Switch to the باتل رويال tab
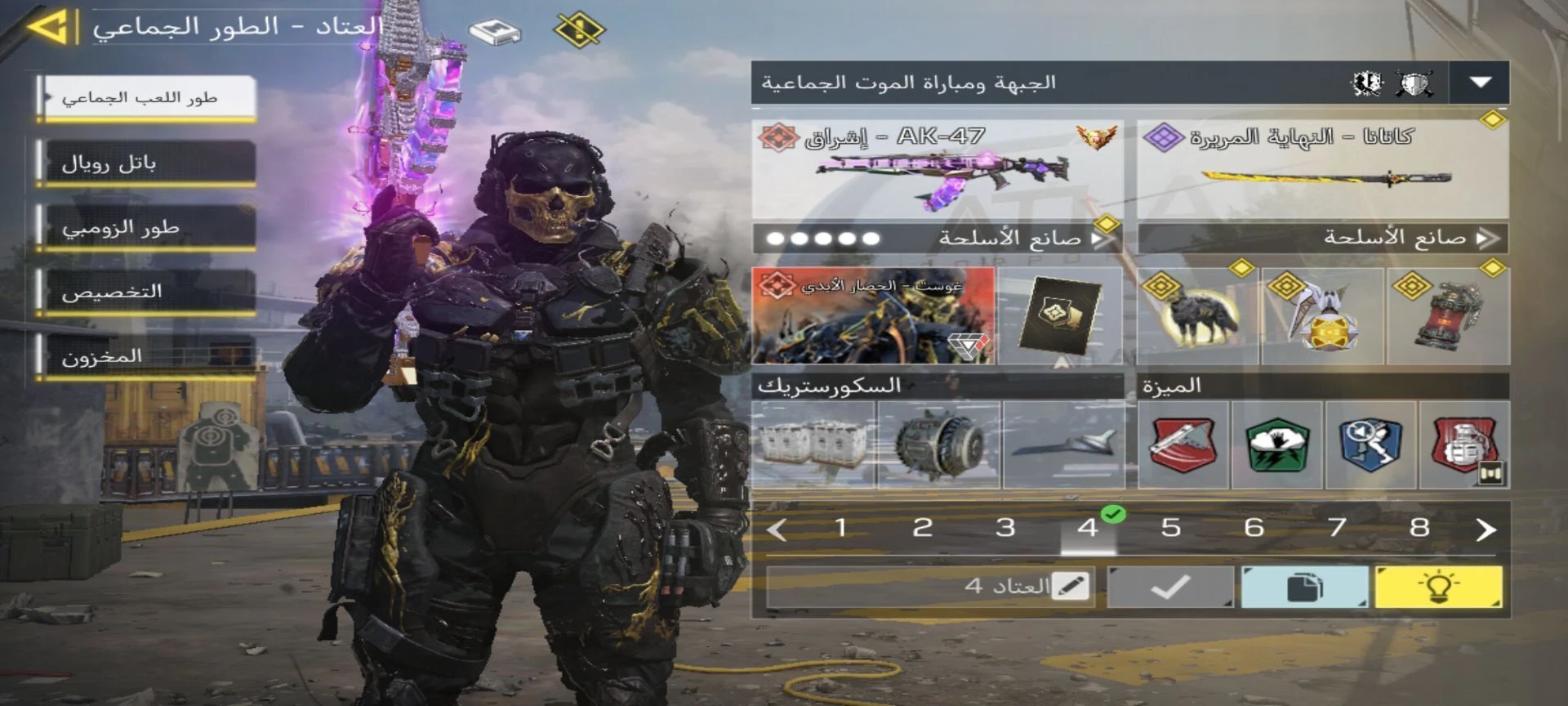This screenshot has height=706, width=1568. tap(147, 163)
